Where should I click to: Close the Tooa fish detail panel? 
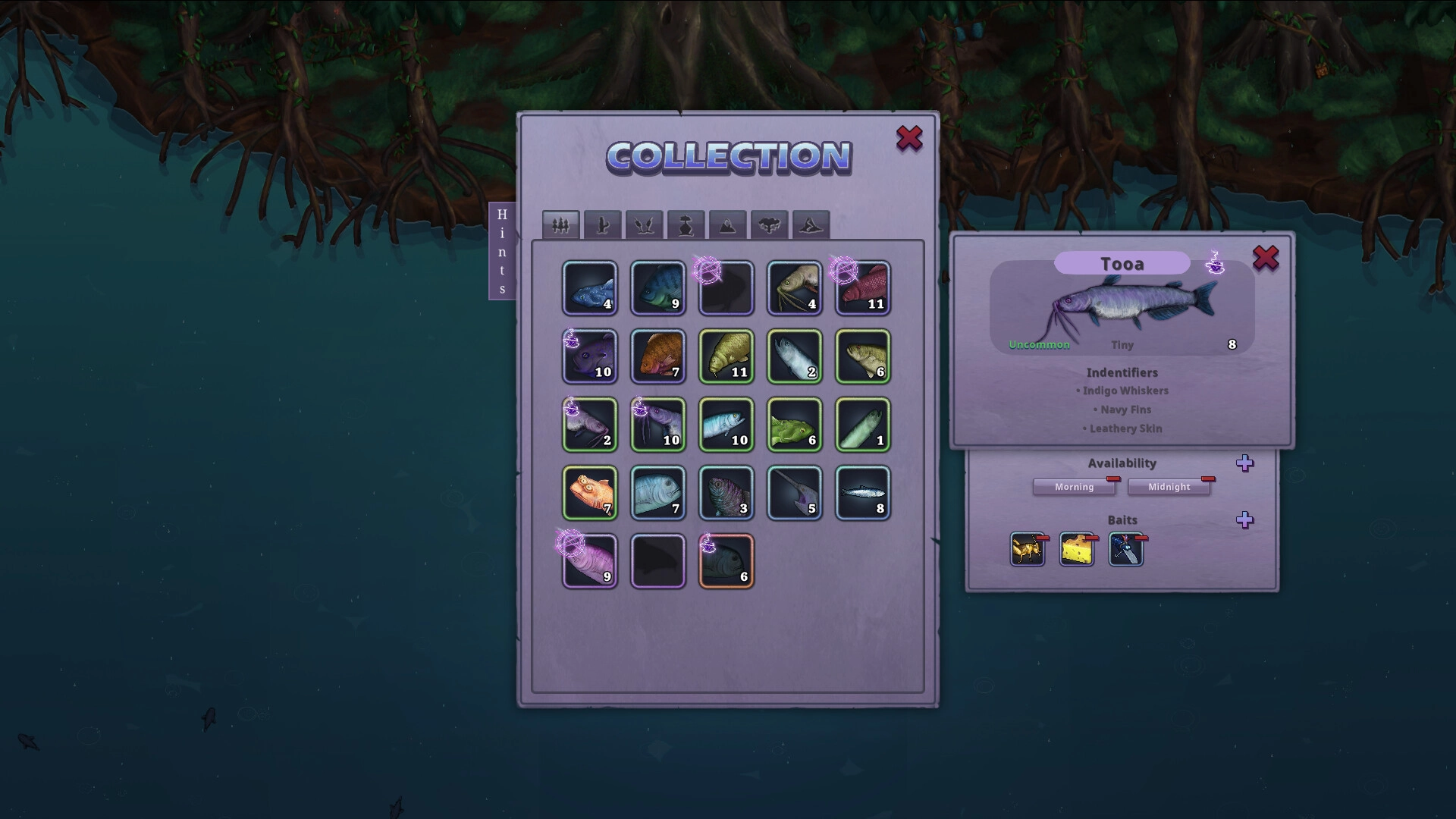(x=1265, y=259)
